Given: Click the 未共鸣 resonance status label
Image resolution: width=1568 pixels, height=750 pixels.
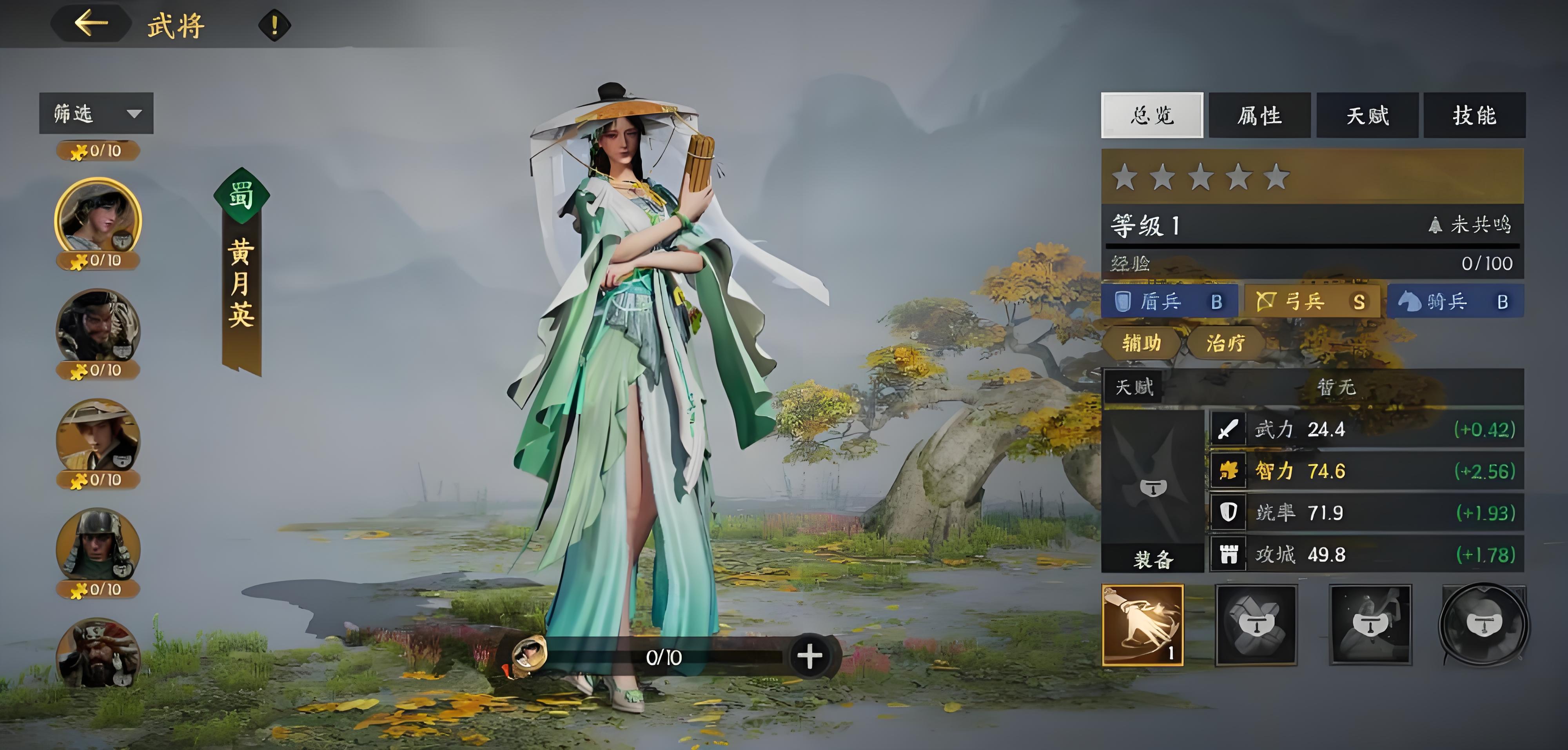Looking at the screenshot, I should click(1469, 225).
